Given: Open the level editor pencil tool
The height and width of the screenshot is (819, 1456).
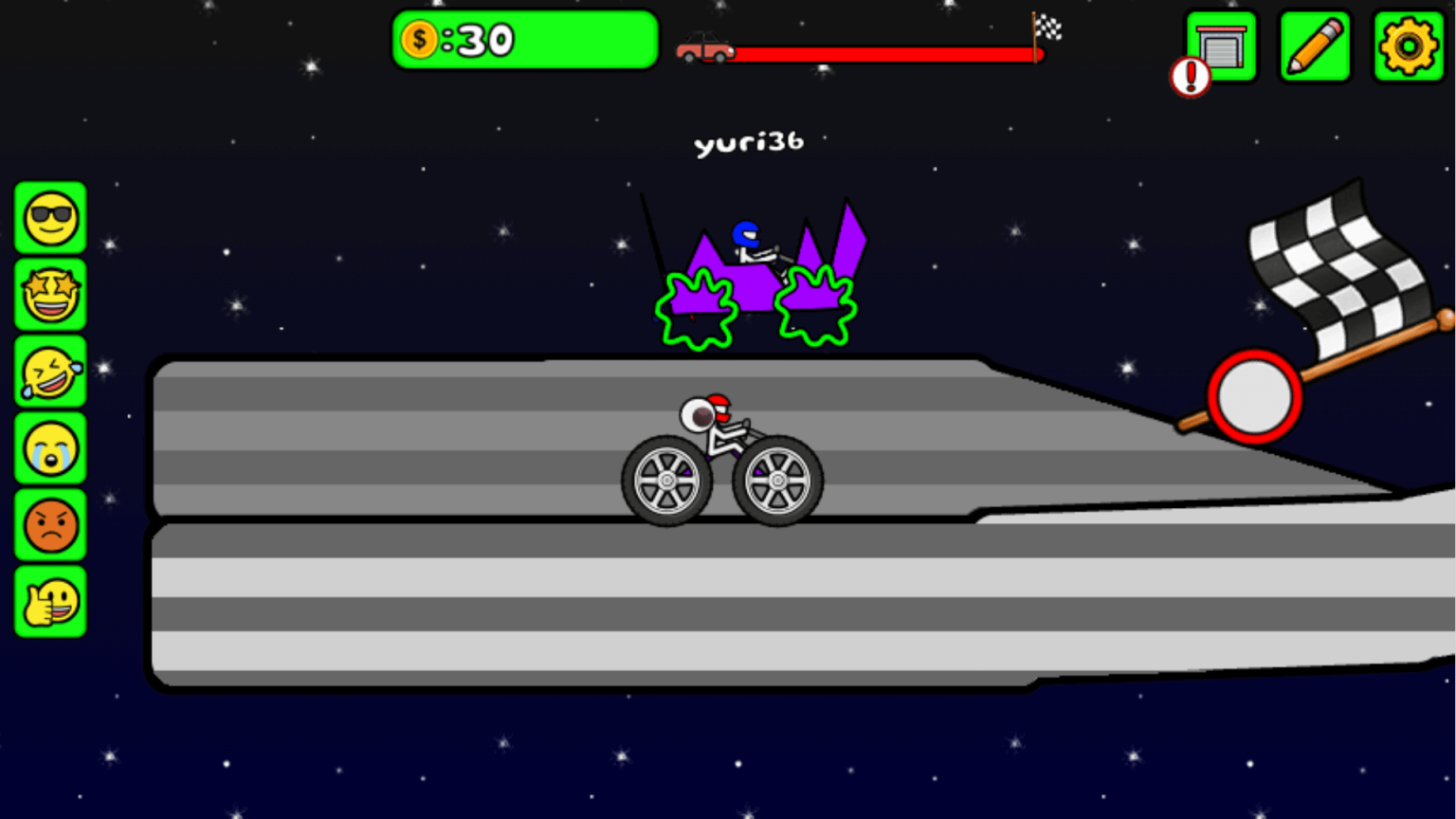Looking at the screenshot, I should 1315,46.
